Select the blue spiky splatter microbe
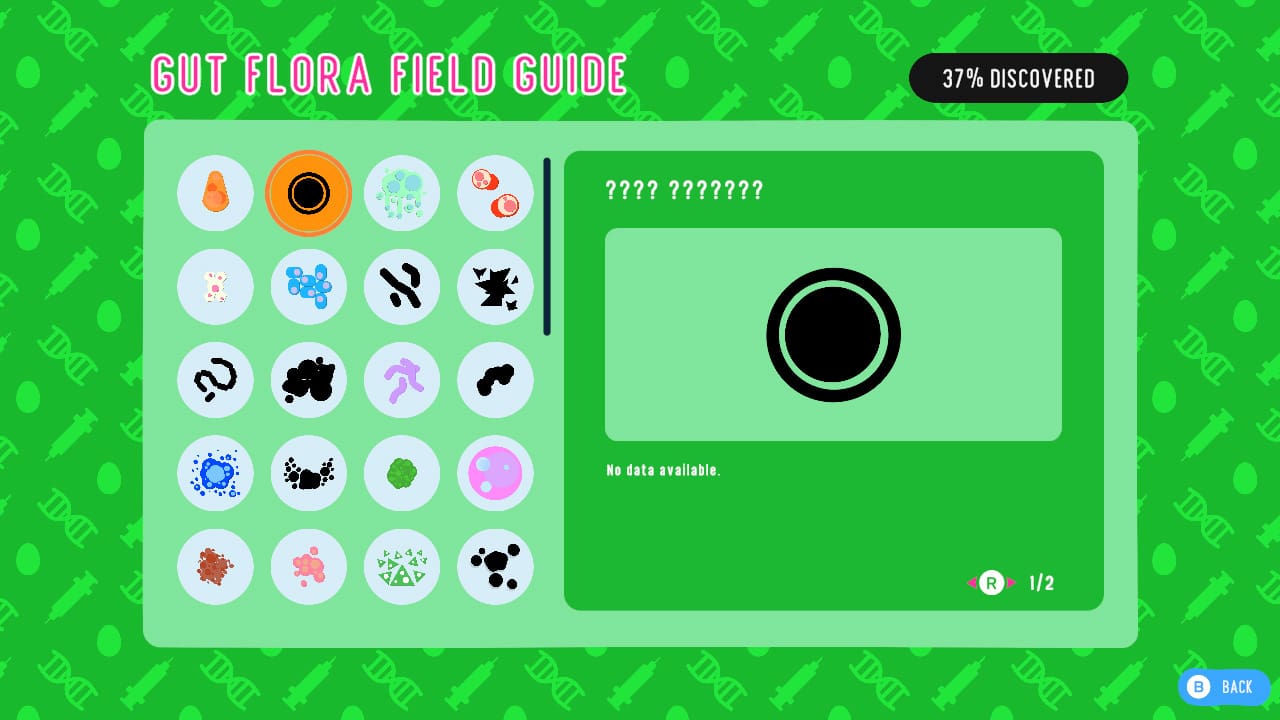 point(215,473)
